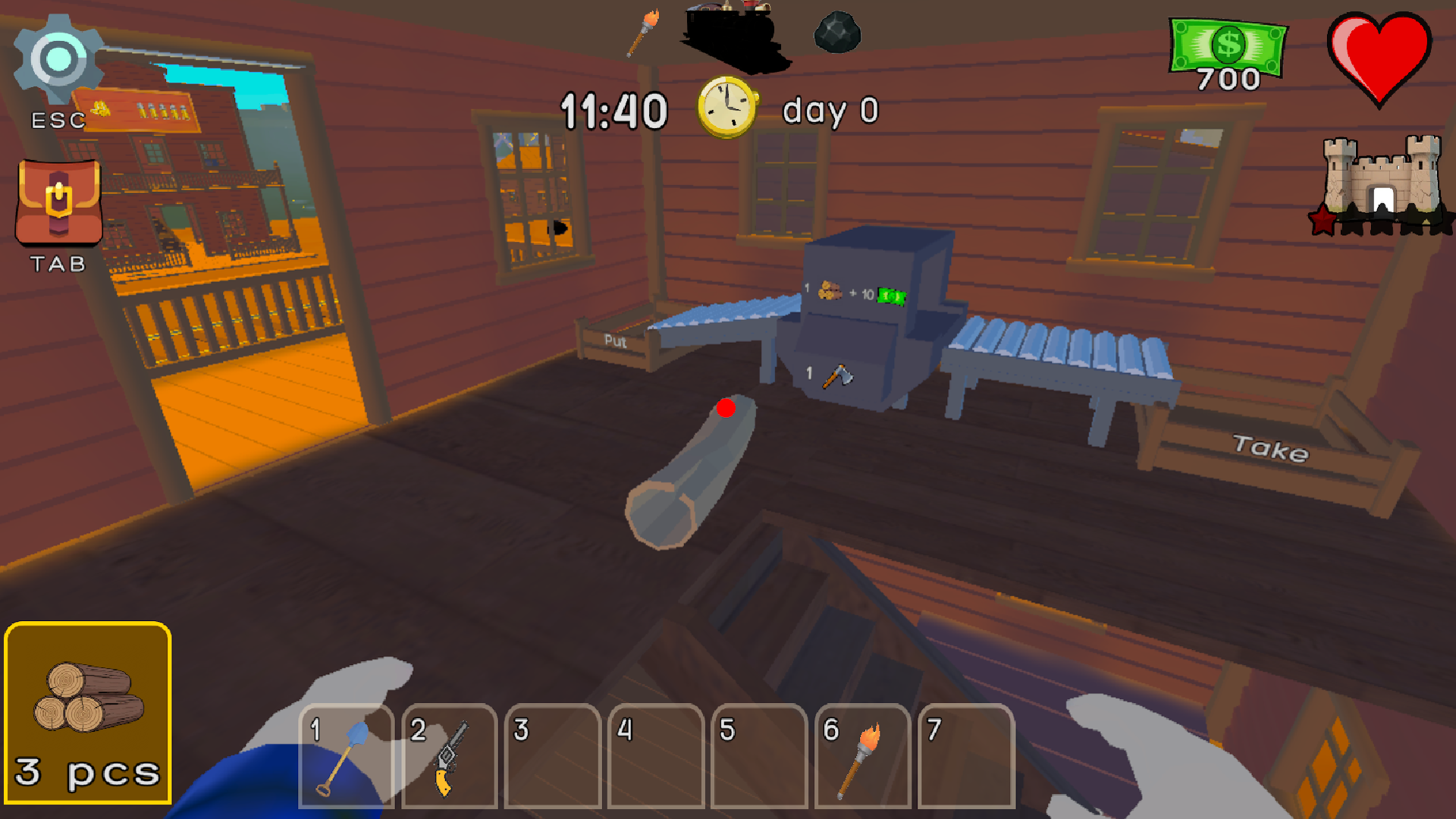Click the coal ore icon near the top

836,32
